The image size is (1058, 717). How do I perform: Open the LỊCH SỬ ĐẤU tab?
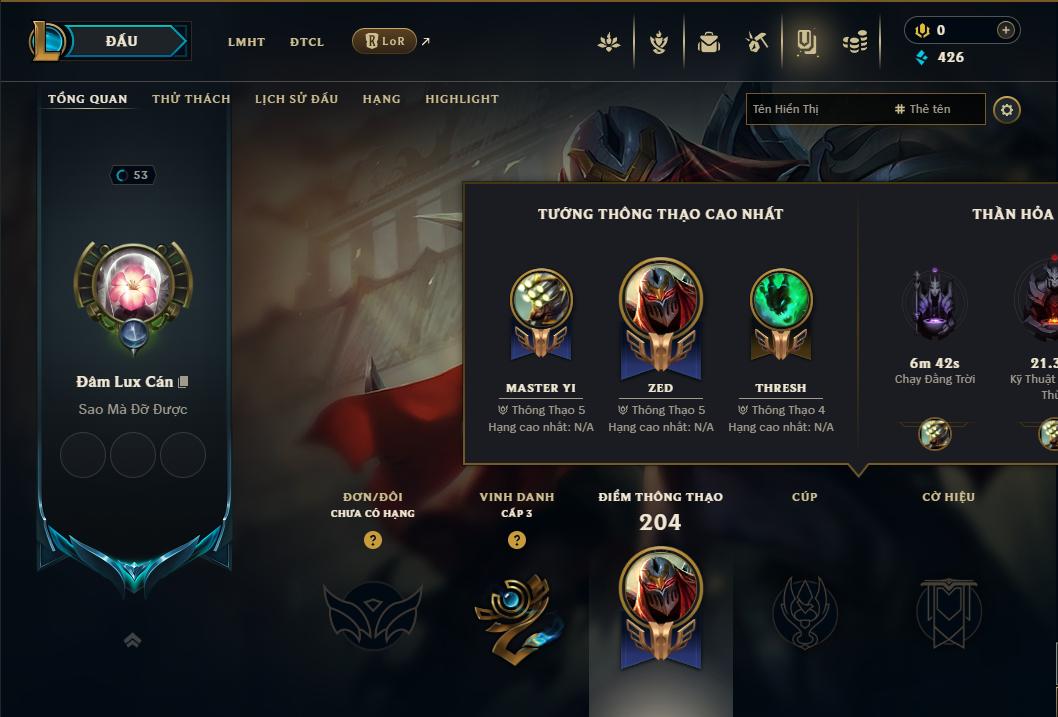click(x=296, y=99)
